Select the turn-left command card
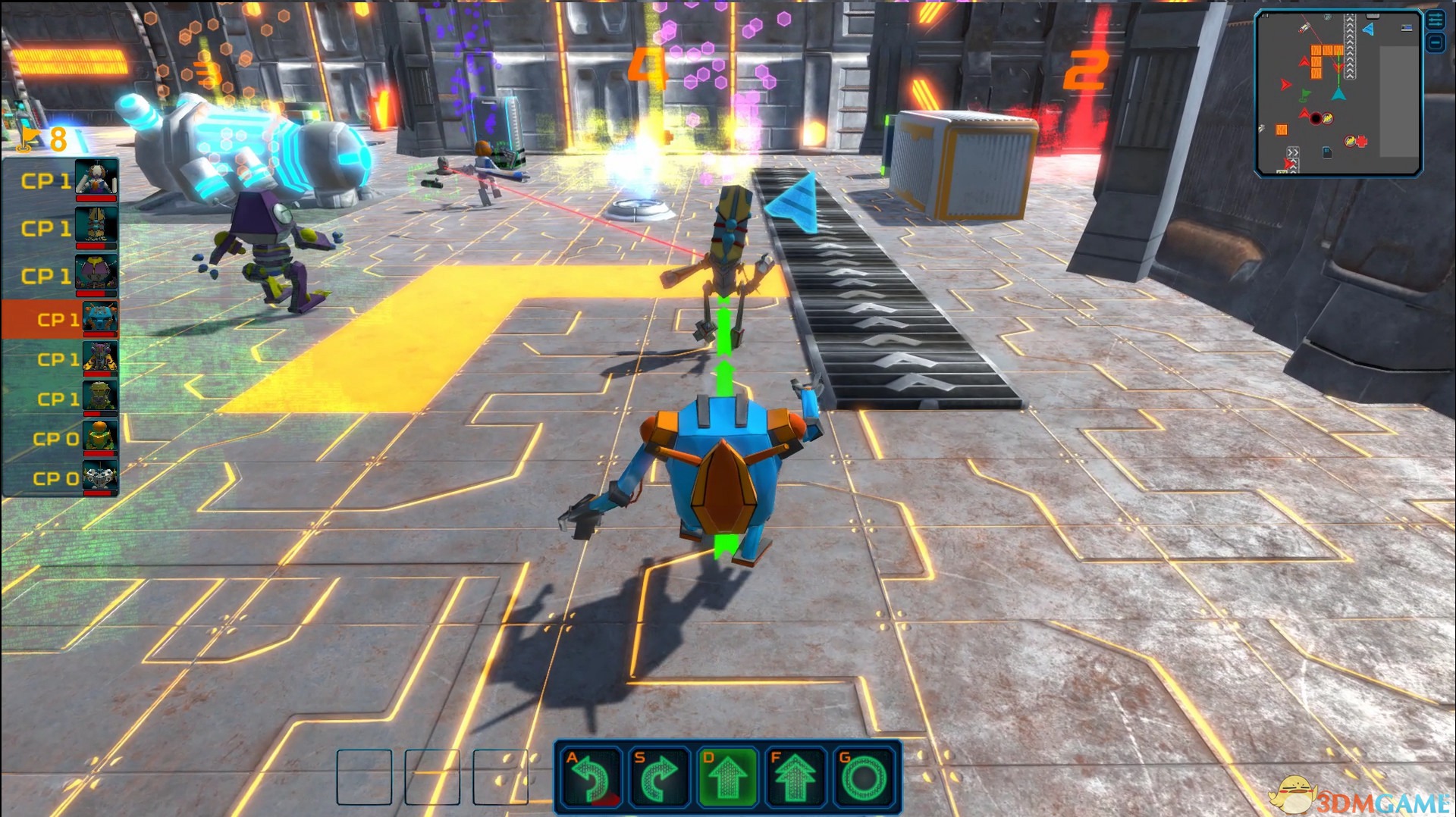The image size is (1456, 817). pyautogui.click(x=591, y=777)
